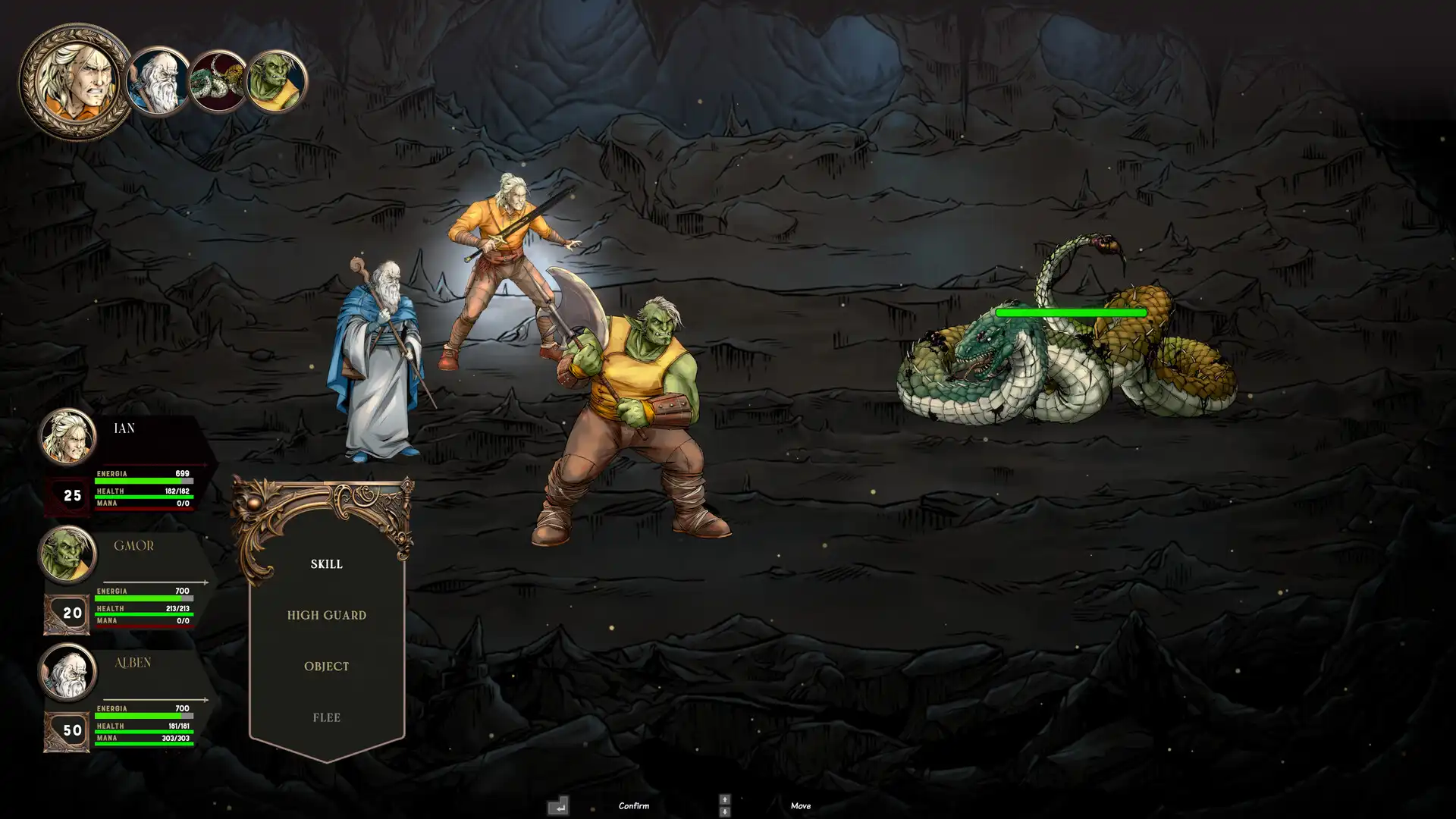Click Alben's bearded wizard portrait at top

click(x=157, y=78)
